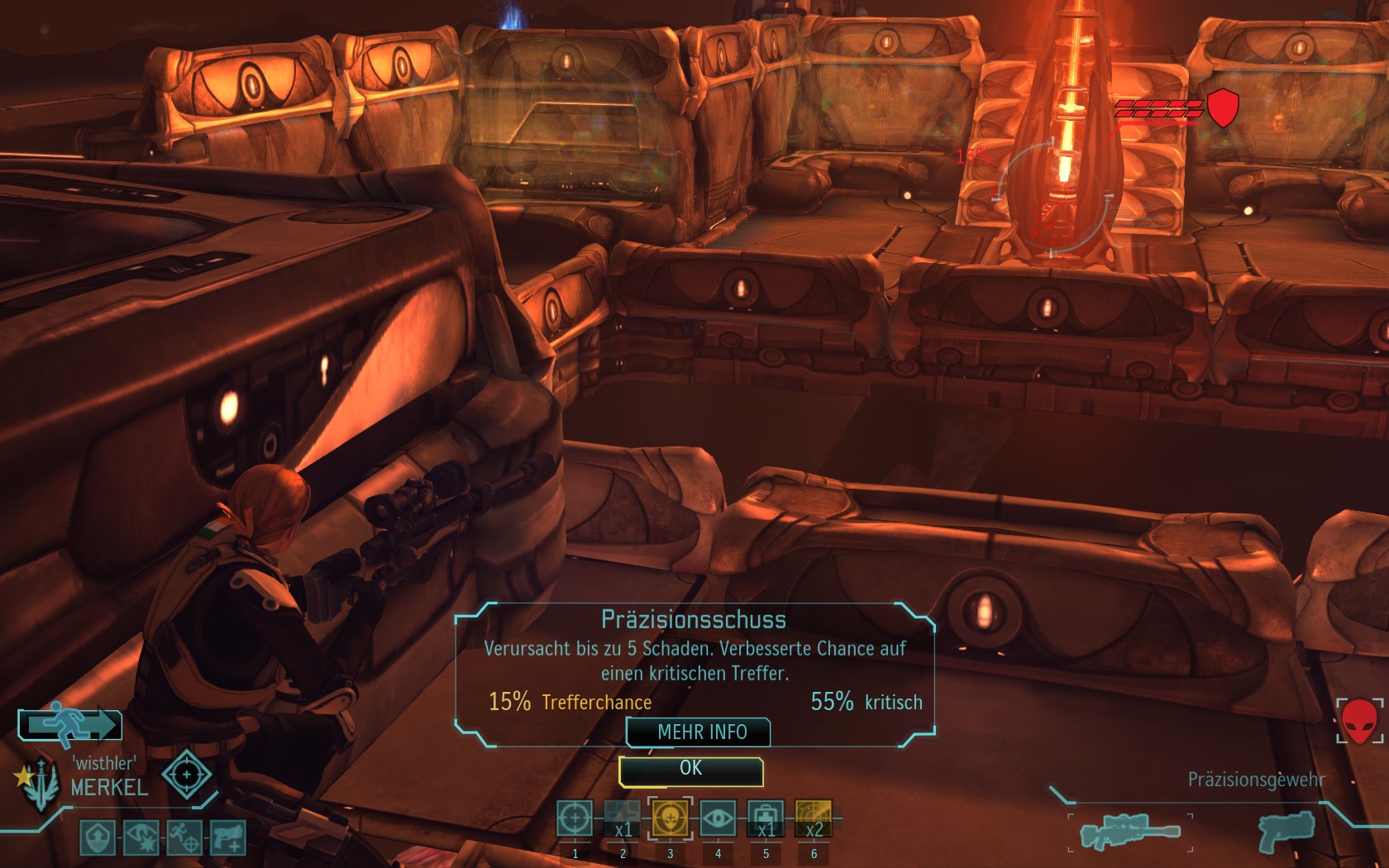Show the runner with crosshair perk

click(x=184, y=838)
